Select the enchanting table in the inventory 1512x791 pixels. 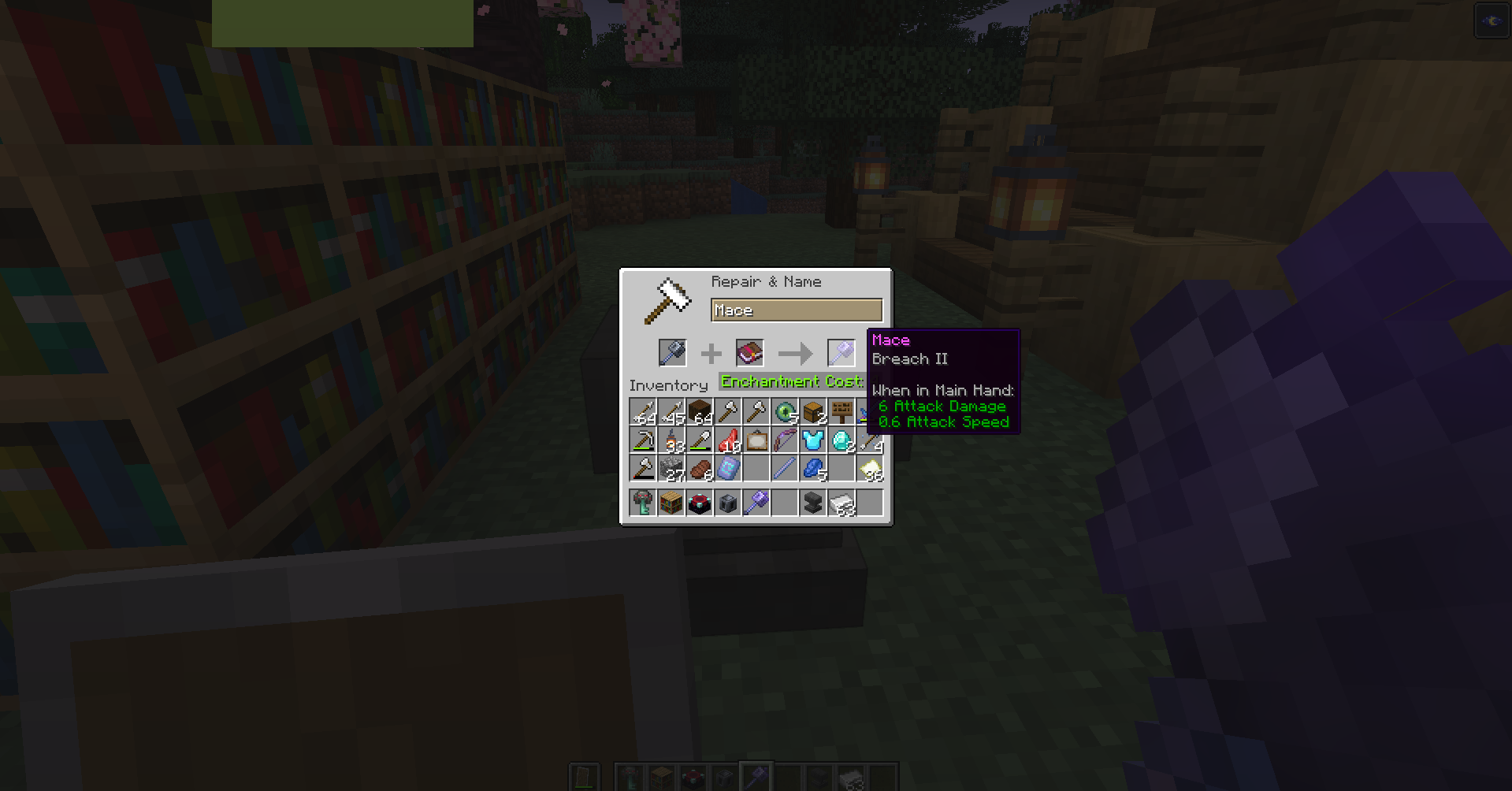(700, 502)
